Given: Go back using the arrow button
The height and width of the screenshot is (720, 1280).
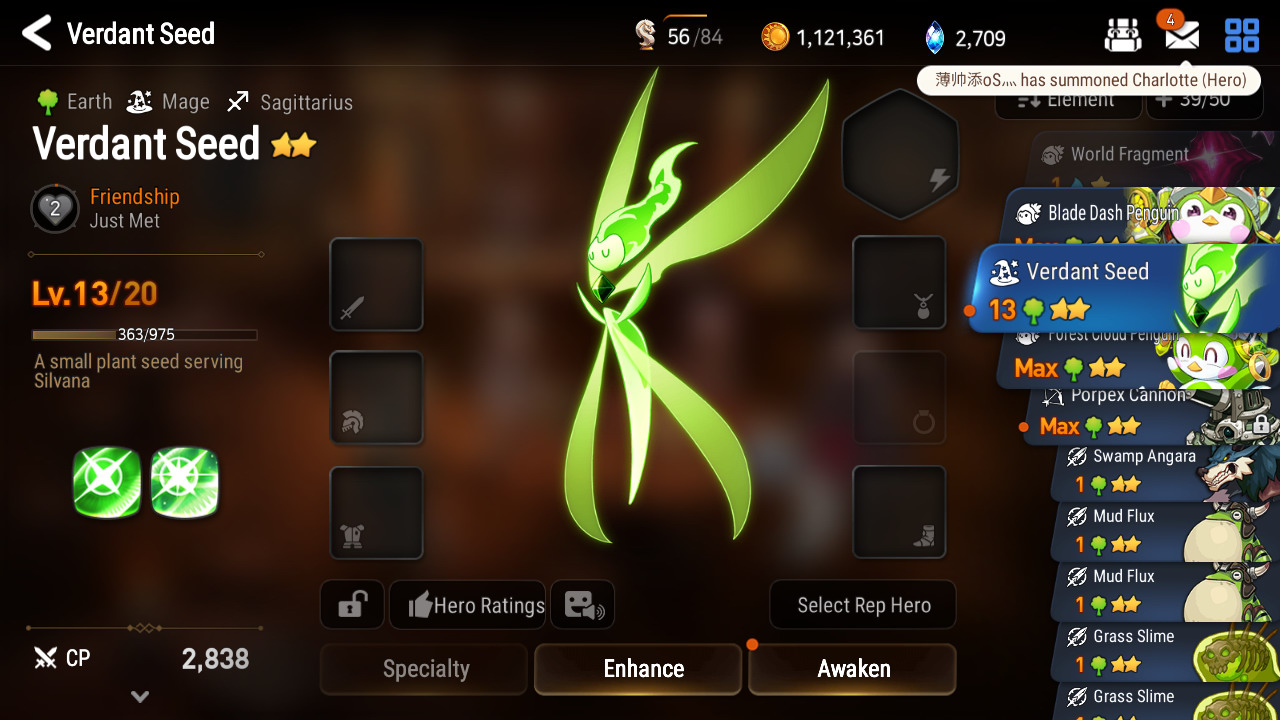Looking at the screenshot, I should coord(37,34).
